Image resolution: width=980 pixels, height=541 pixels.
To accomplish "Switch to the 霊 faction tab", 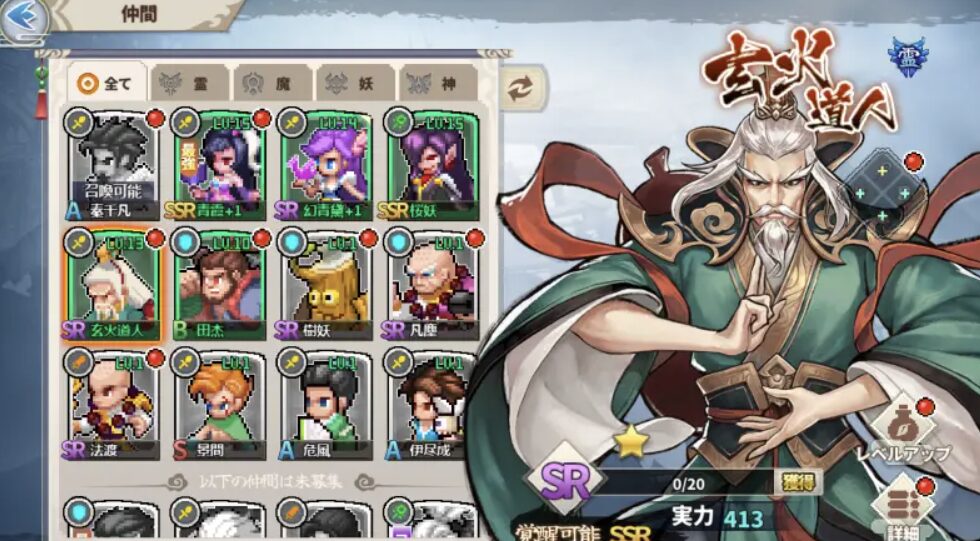I will 190,85.
